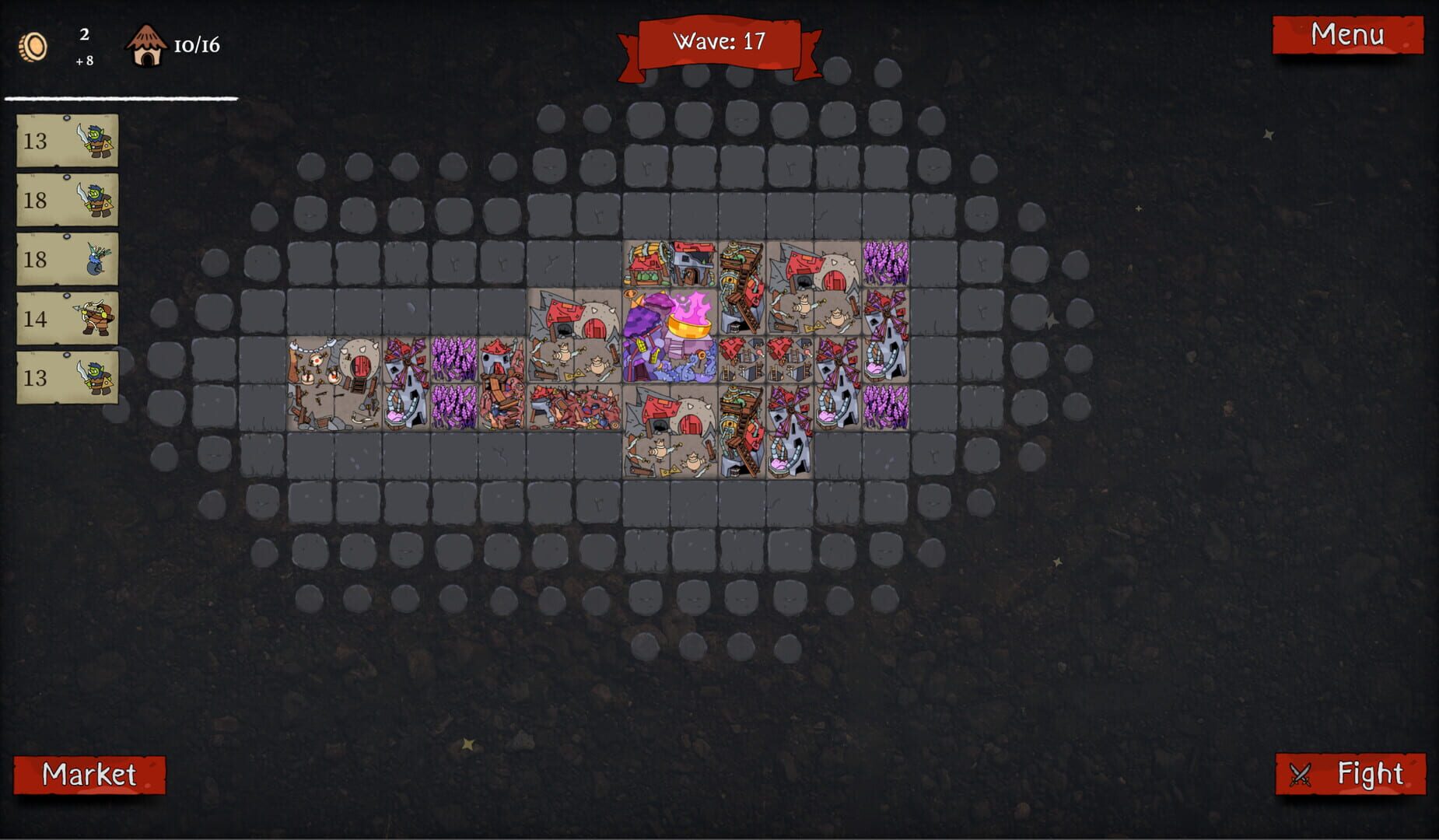
Task: Click the crossed swords icon beside Fight
Action: click(x=1302, y=773)
